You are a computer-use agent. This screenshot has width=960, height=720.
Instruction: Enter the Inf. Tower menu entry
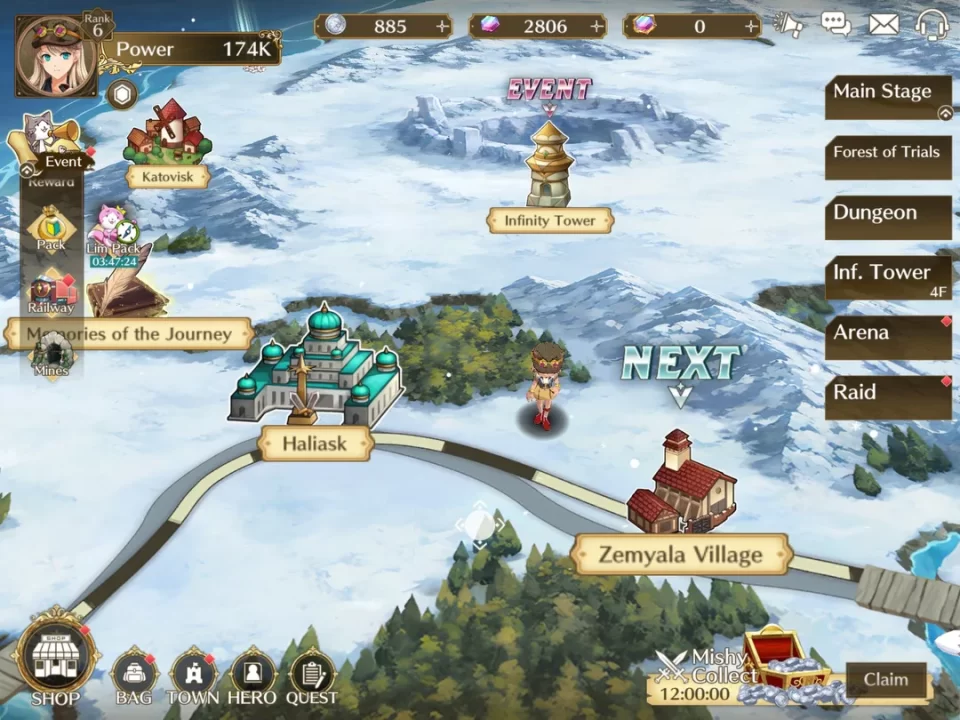pos(886,274)
